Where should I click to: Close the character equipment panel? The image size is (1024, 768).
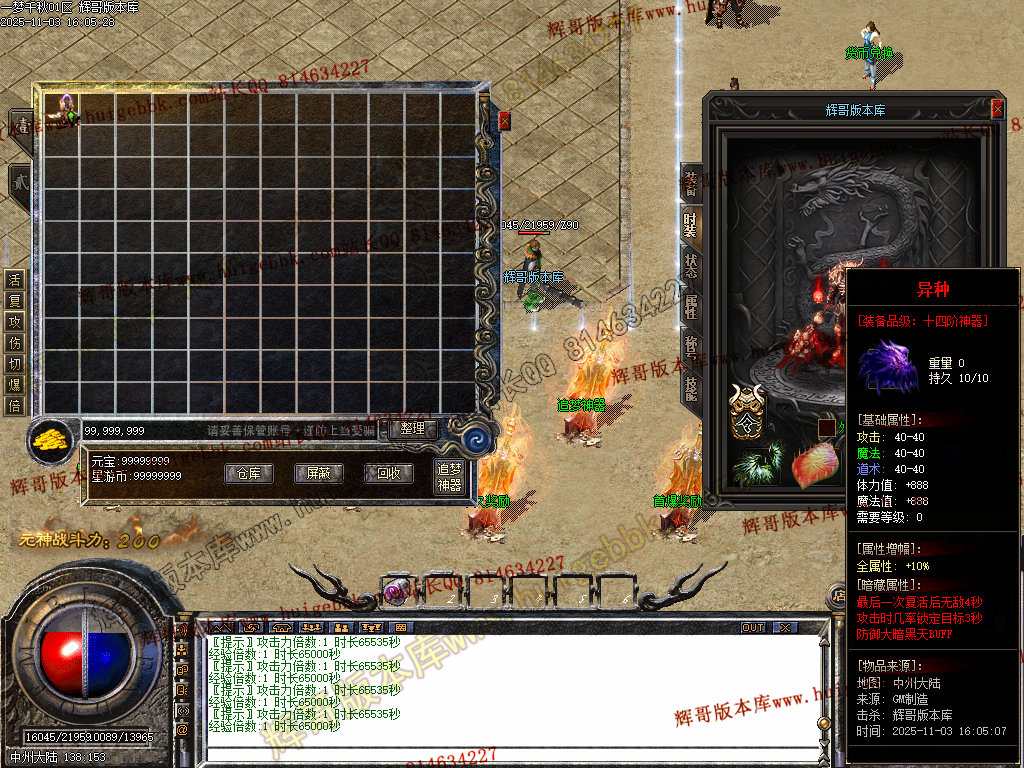pyautogui.click(x=997, y=109)
